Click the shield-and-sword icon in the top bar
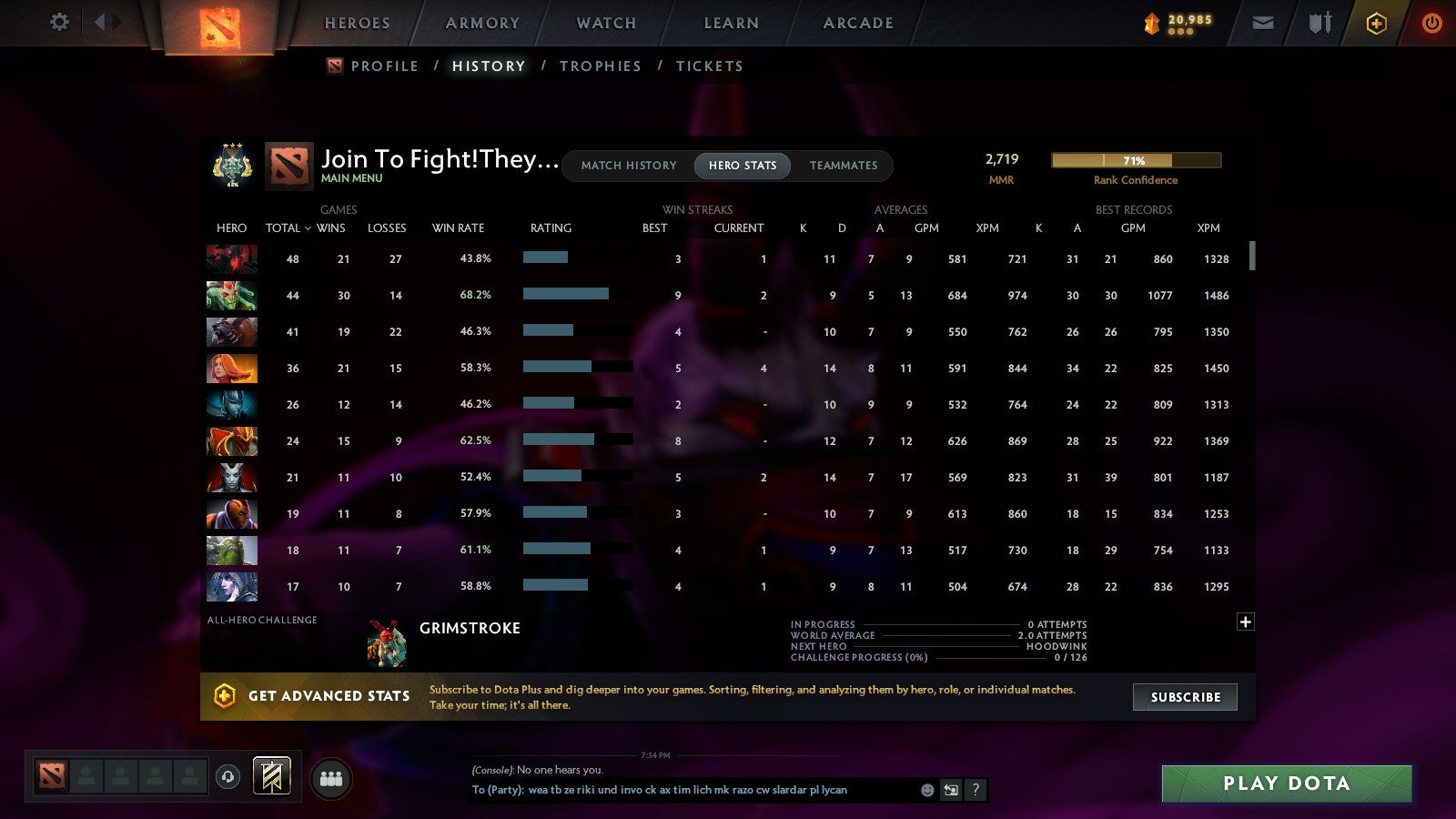 click(1319, 23)
